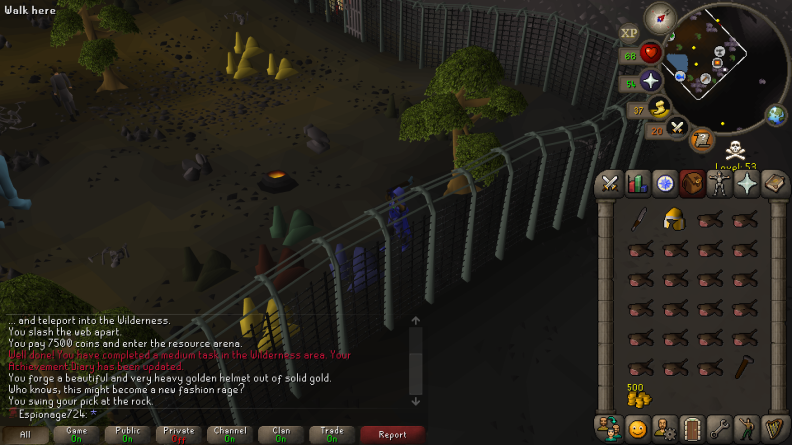Image resolution: width=792 pixels, height=445 pixels.
Task: Select the golden helmet in inventory
Action: 674,220
